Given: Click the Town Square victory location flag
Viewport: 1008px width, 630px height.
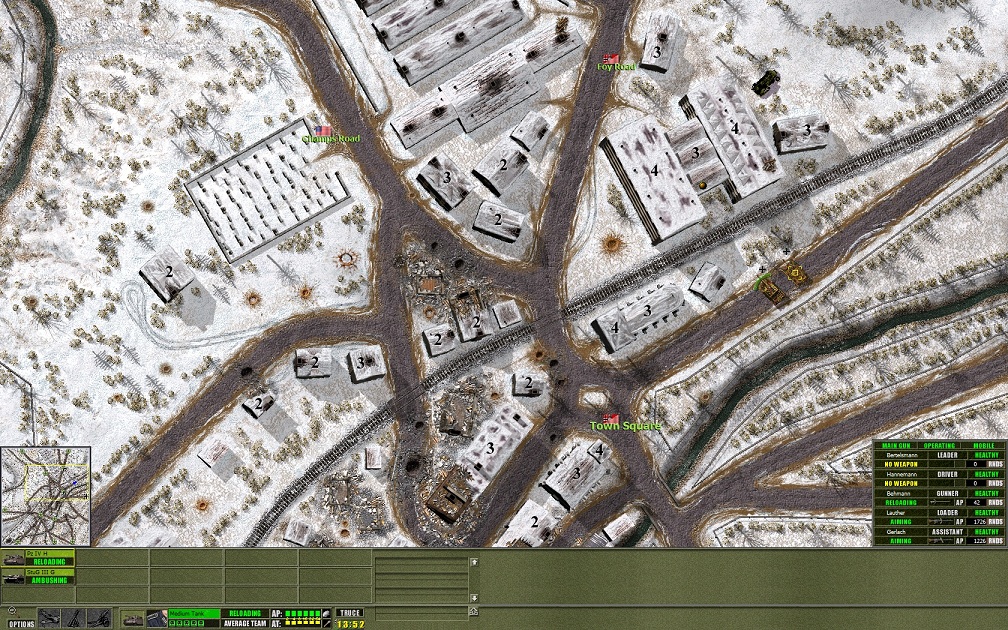Looking at the screenshot, I should pos(611,417).
